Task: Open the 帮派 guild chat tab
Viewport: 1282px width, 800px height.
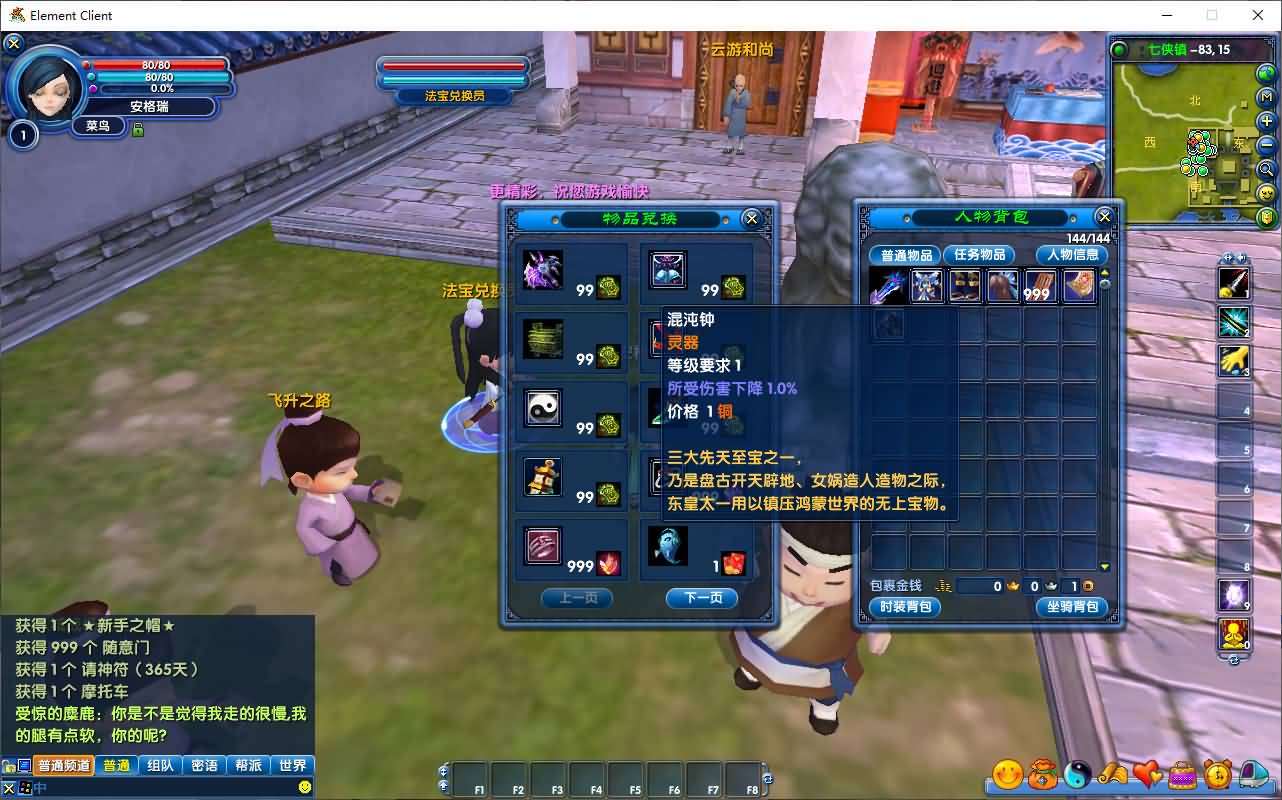Action: pos(248,765)
